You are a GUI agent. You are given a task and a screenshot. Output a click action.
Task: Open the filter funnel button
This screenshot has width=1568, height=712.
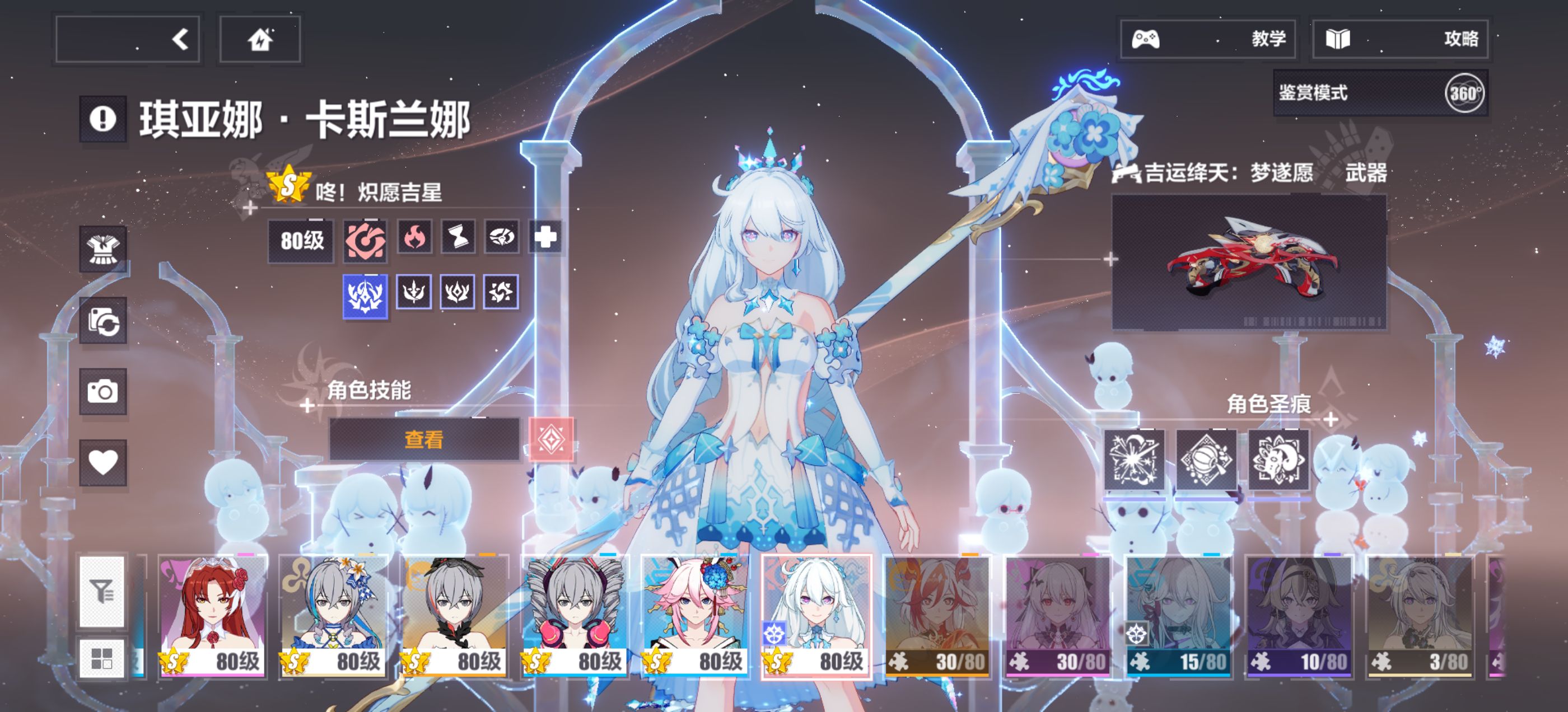(x=102, y=591)
